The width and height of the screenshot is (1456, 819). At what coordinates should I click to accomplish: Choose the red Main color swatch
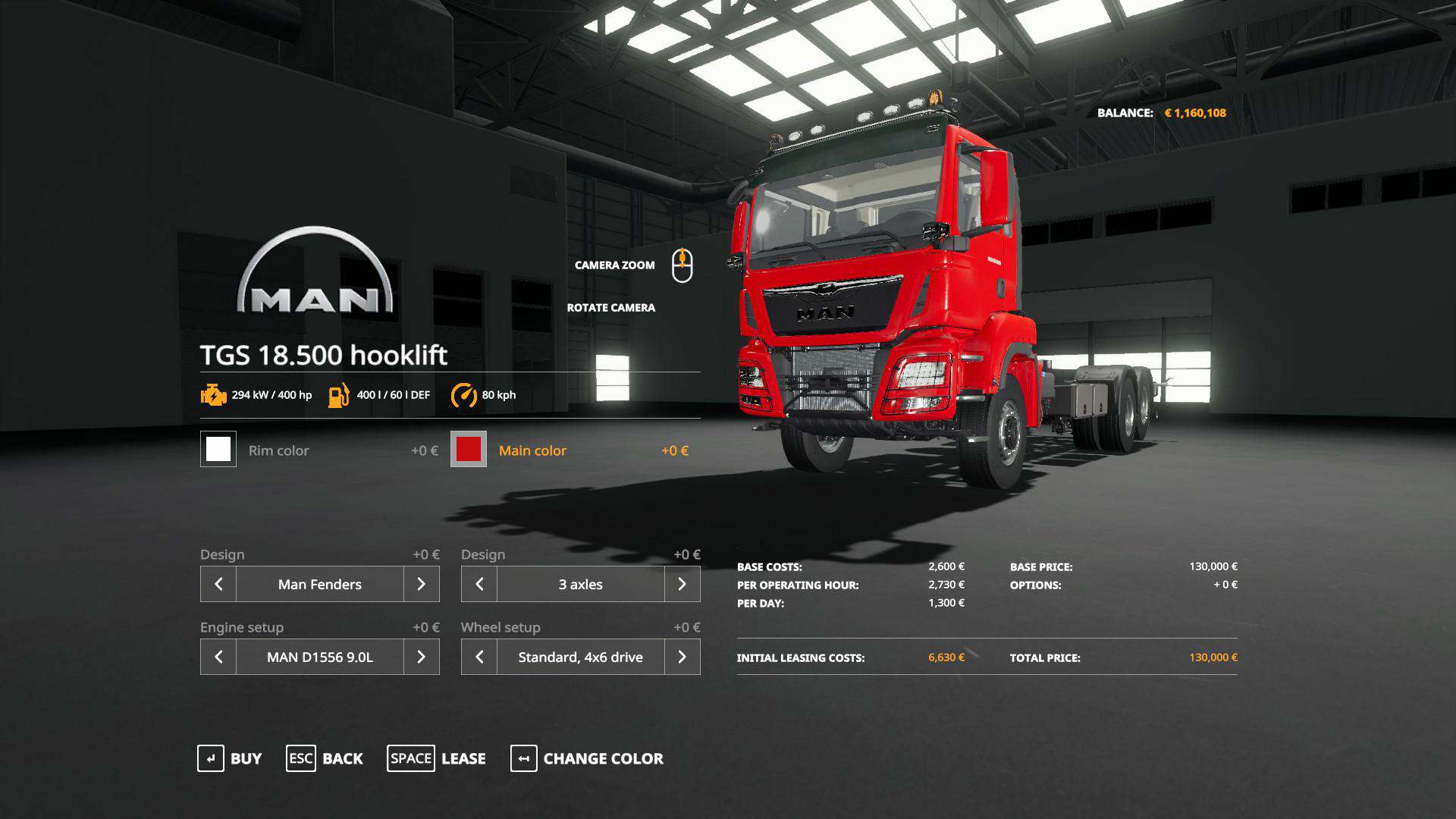pos(469,449)
